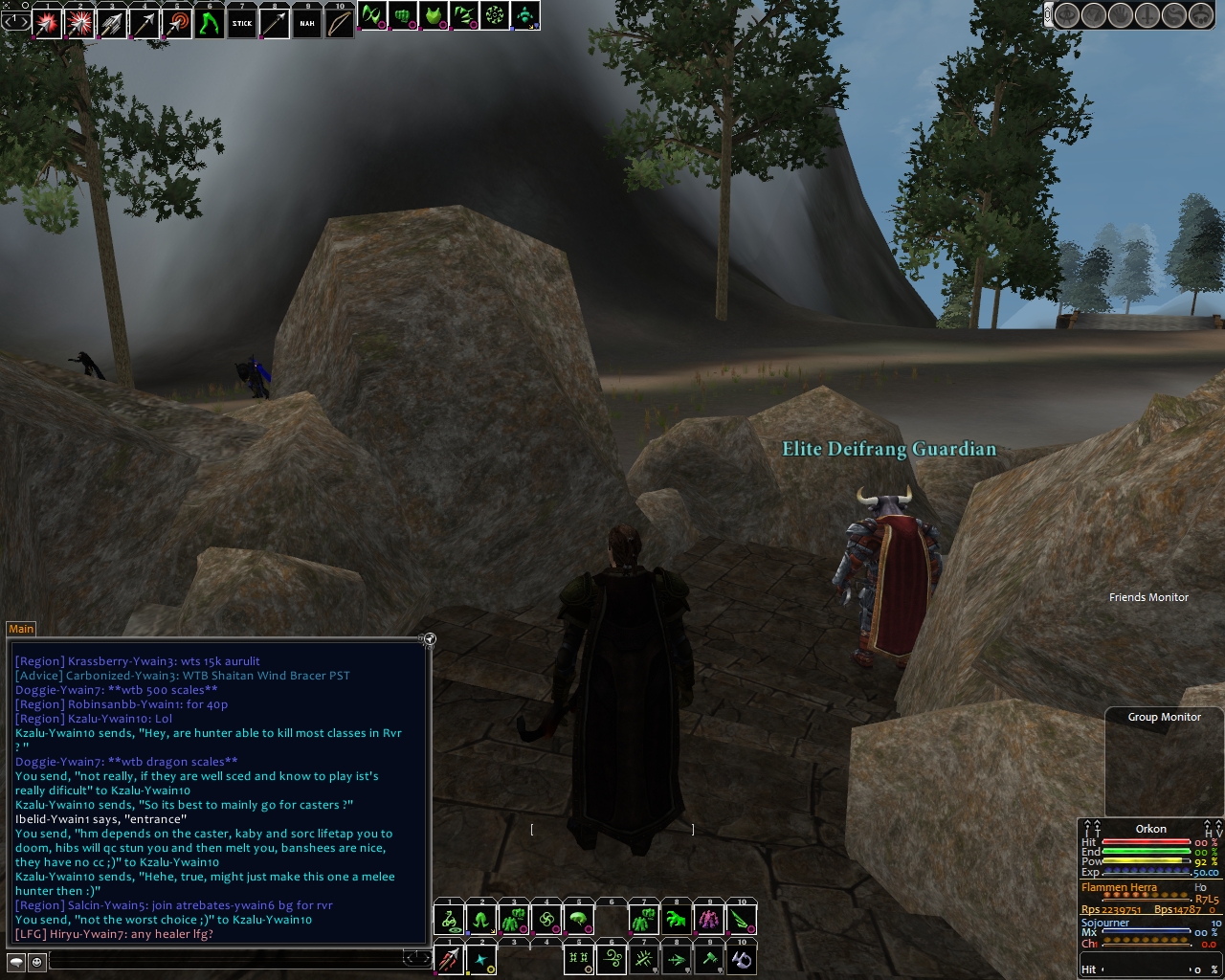
Task: Use the arrow-hitting-target shot ability
Action: 177,22
